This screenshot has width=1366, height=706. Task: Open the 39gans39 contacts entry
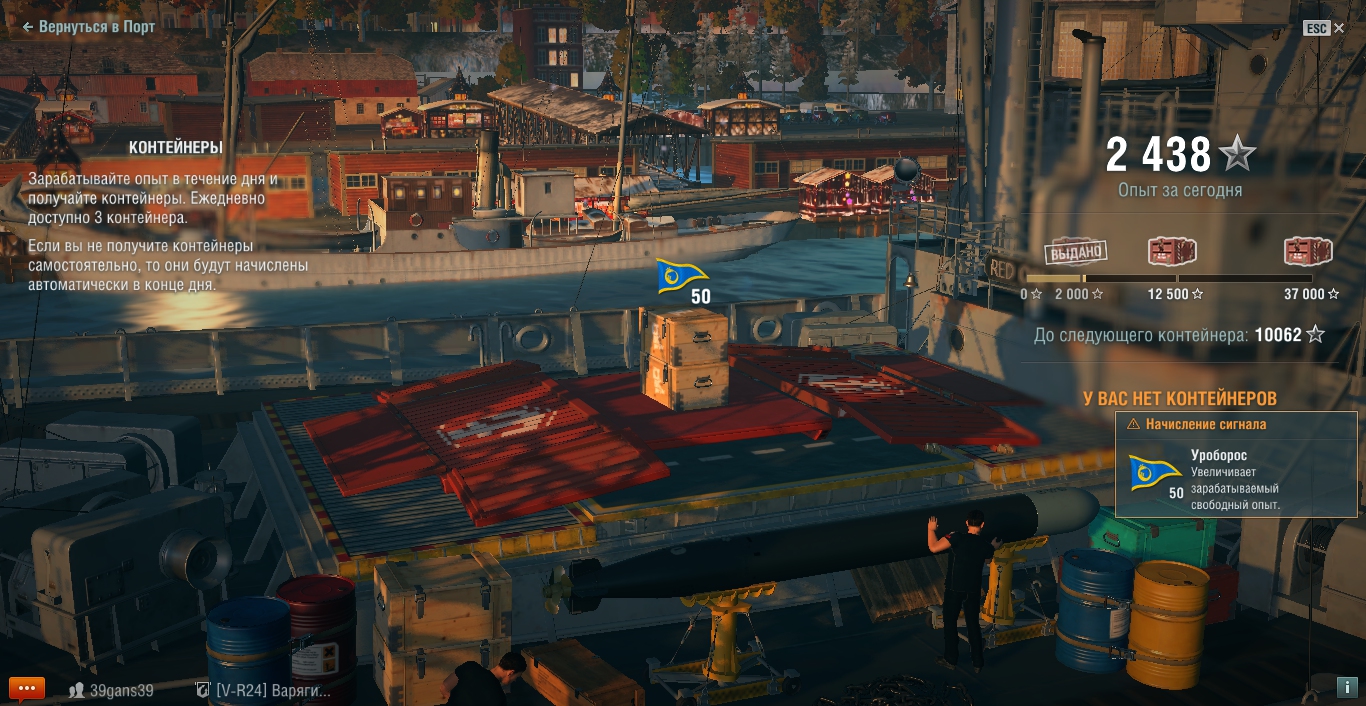(x=111, y=690)
